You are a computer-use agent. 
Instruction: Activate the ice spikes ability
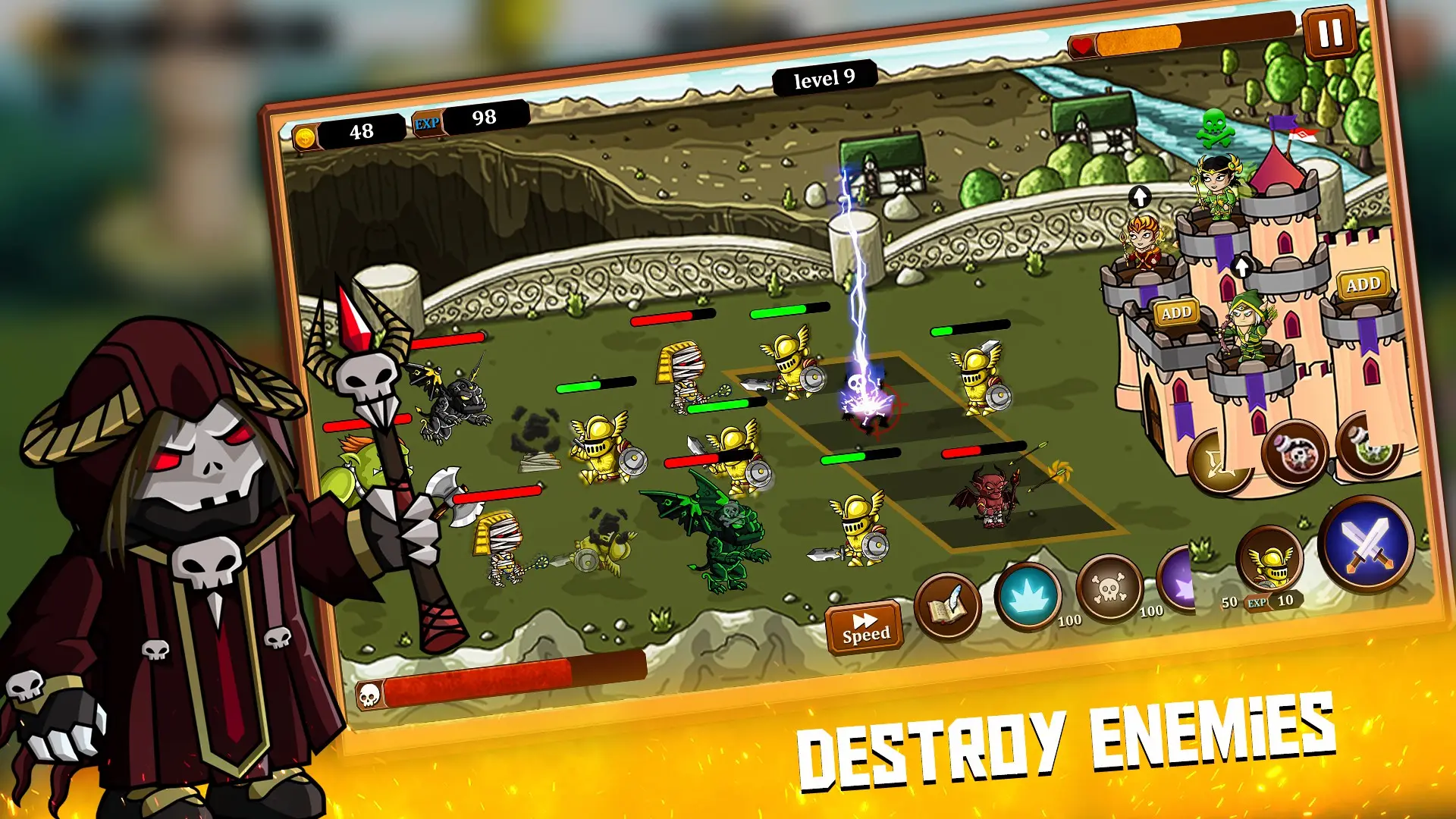tap(1028, 596)
